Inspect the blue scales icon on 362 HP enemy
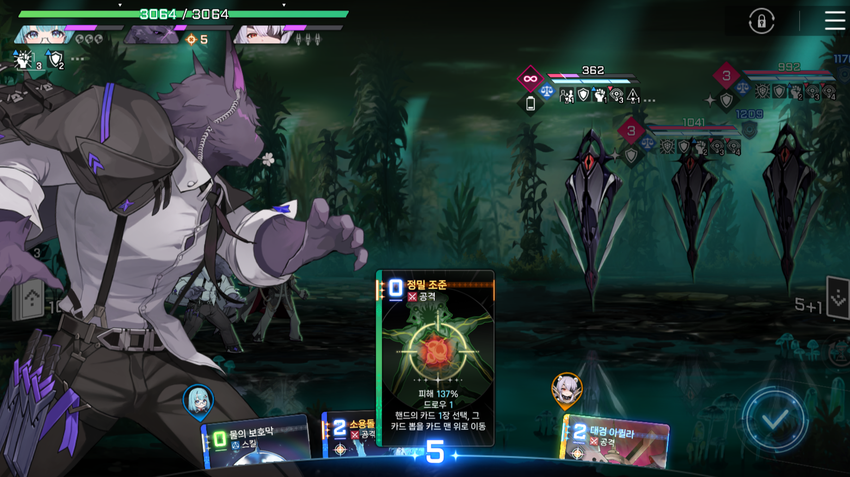Viewport: 850px width, 477px height. pos(547,92)
